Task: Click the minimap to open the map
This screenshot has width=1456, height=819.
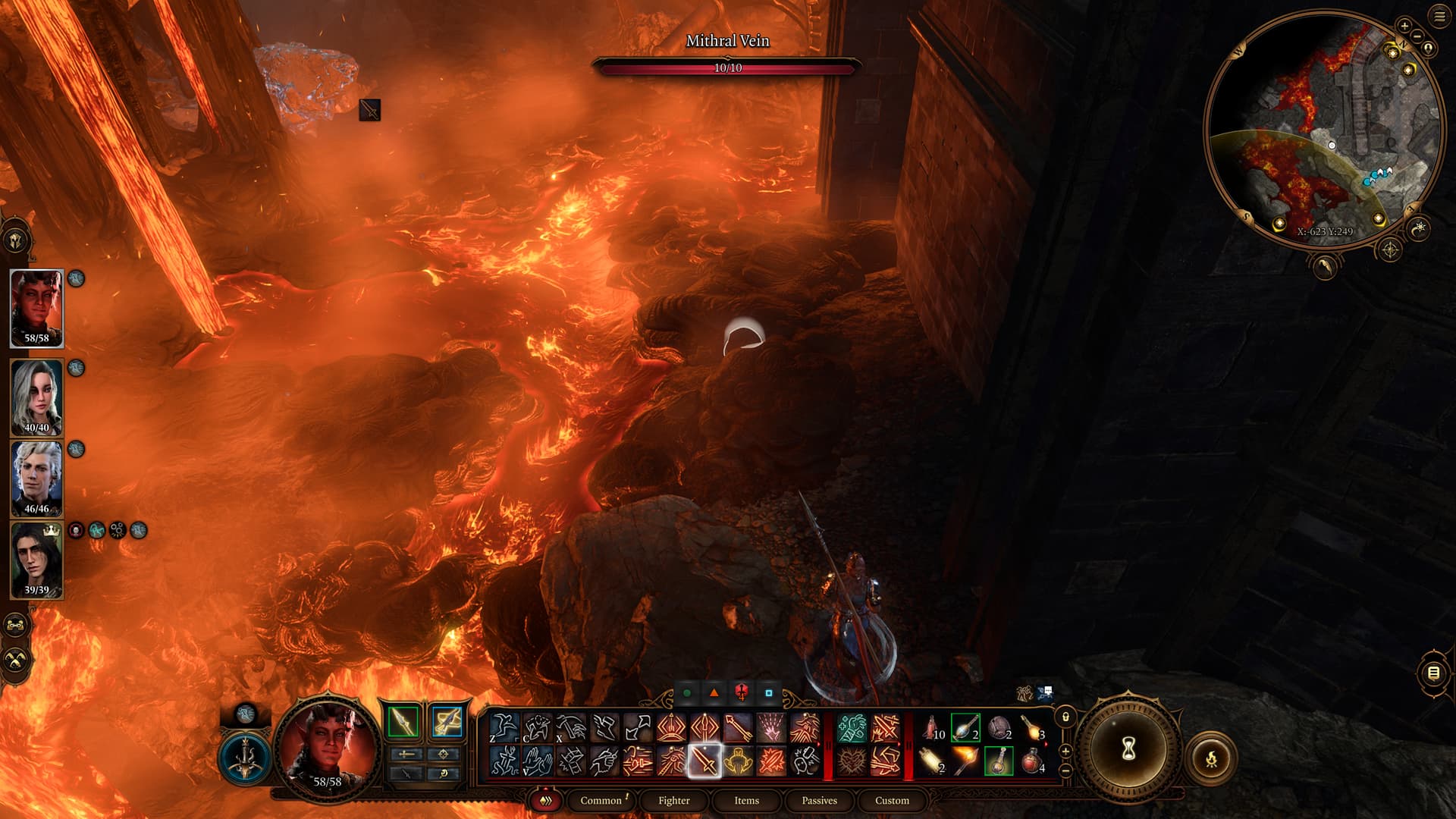Action: 1323,129
